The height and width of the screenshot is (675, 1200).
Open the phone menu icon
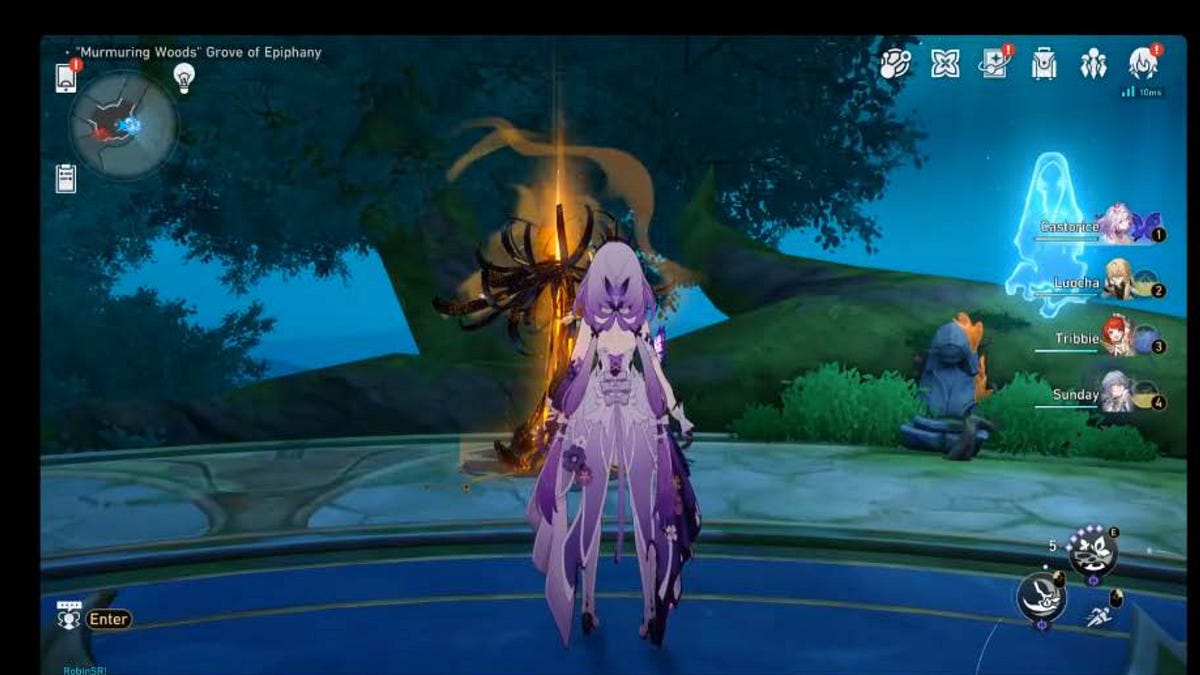(65, 78)
